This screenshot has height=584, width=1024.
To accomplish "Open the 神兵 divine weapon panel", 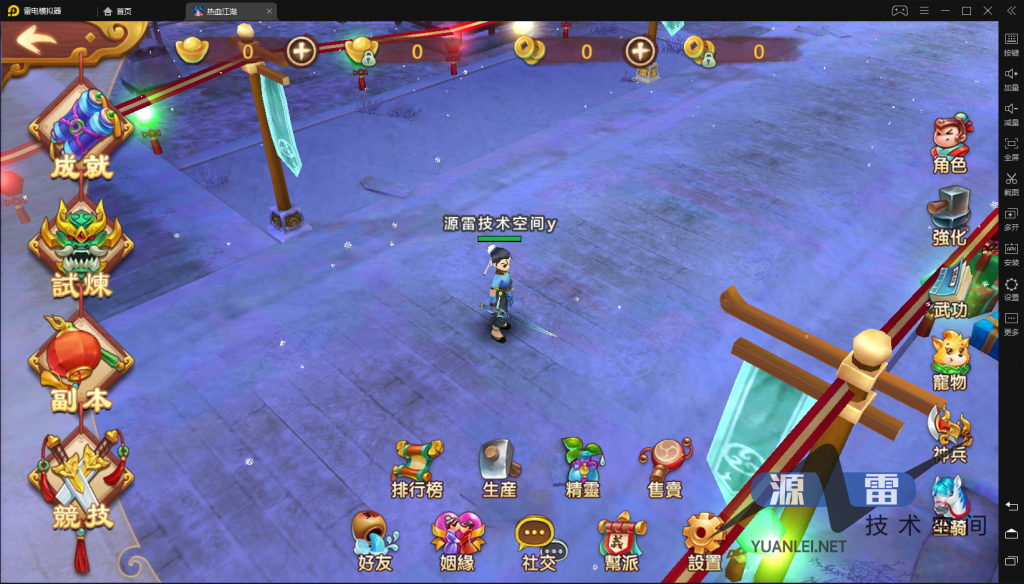I will (x=948, y=431).
